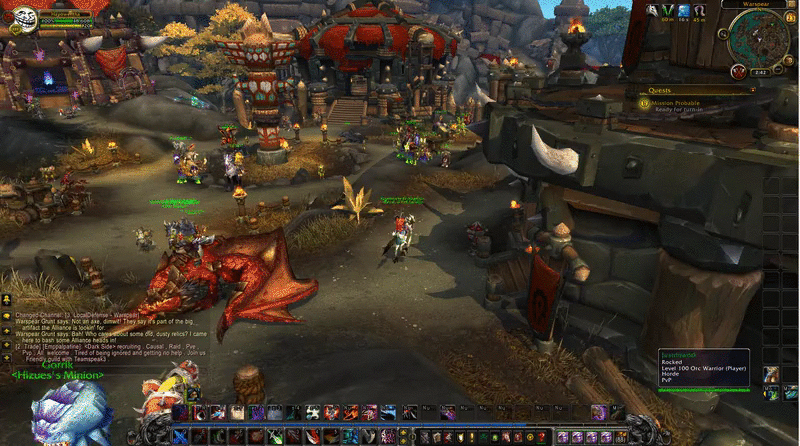Collapse the Quests tracker header
Screen dimensions: 800x446
tap(752, 89)
